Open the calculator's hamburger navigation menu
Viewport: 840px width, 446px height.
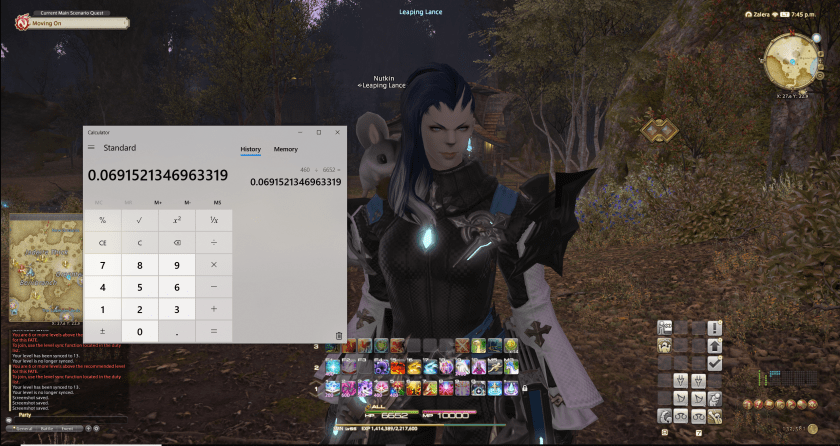coord(92,148)
